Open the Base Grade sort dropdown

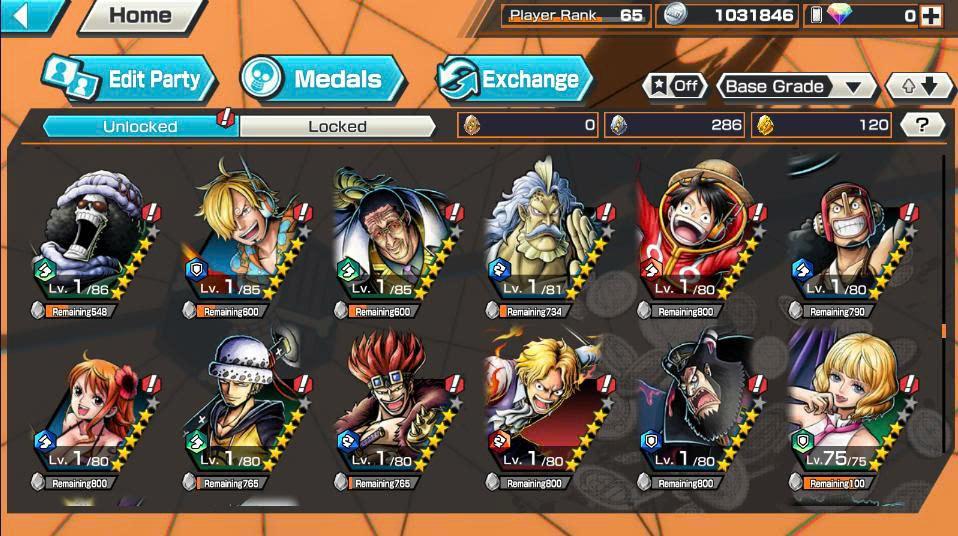[x=794, y=86]
